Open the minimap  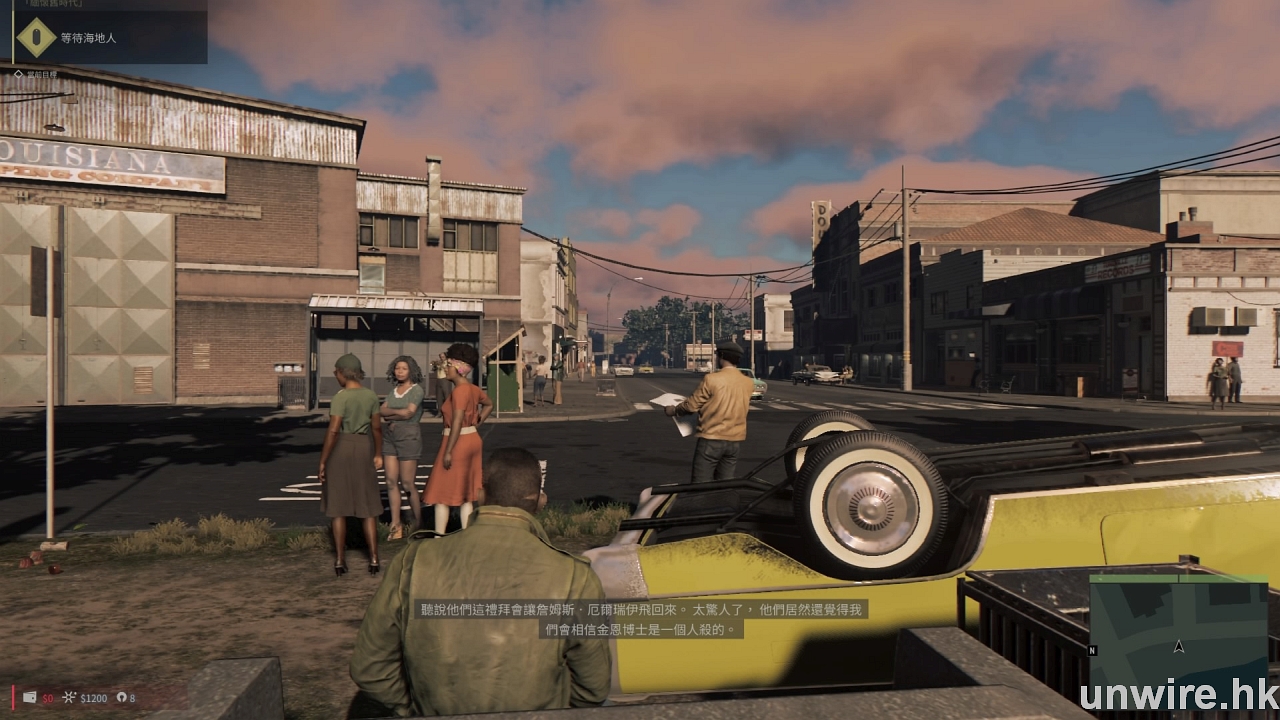pyautogui.click(x=1177, y=625)
